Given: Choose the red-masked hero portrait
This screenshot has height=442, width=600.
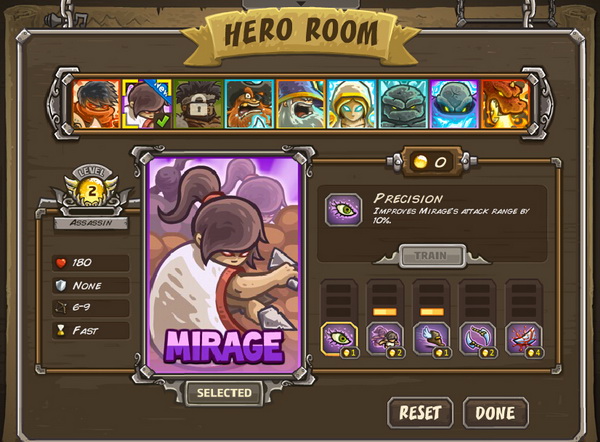Looking at the screenshot, I should (x=95, y=104).
